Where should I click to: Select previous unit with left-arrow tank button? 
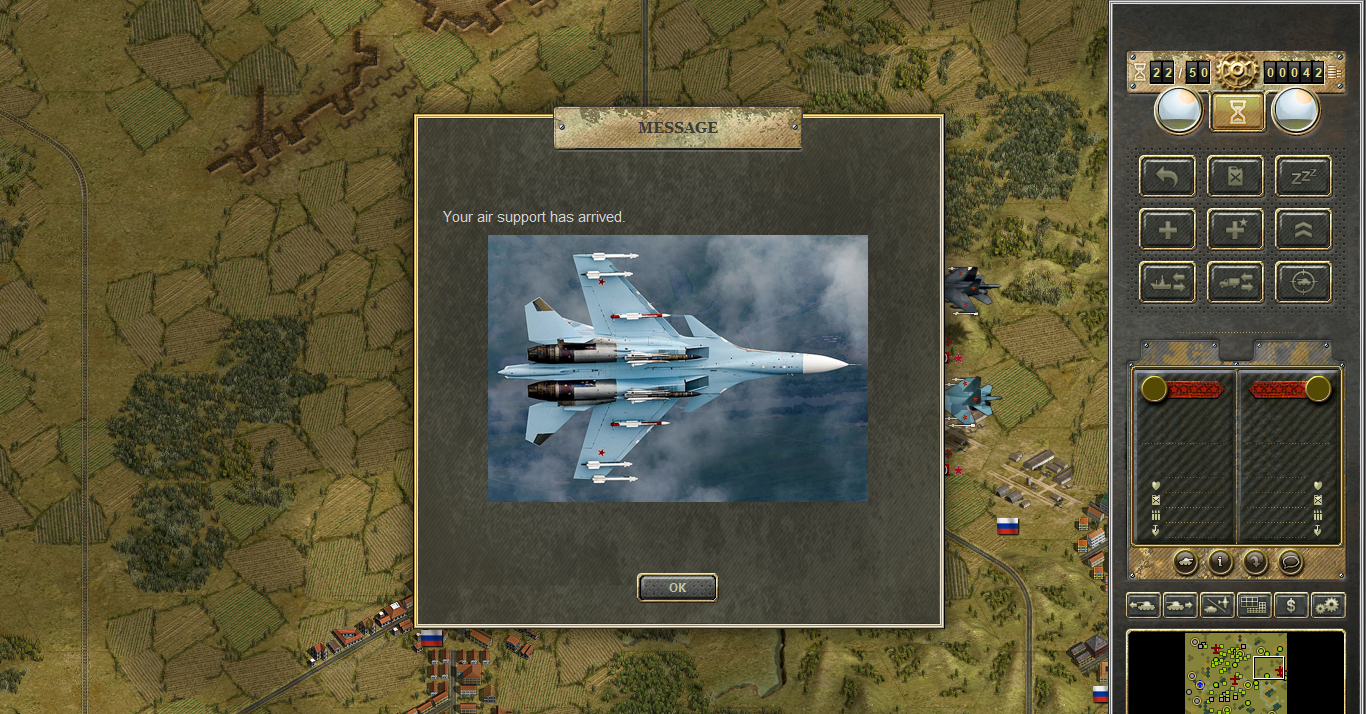(x=1143, y=605)
